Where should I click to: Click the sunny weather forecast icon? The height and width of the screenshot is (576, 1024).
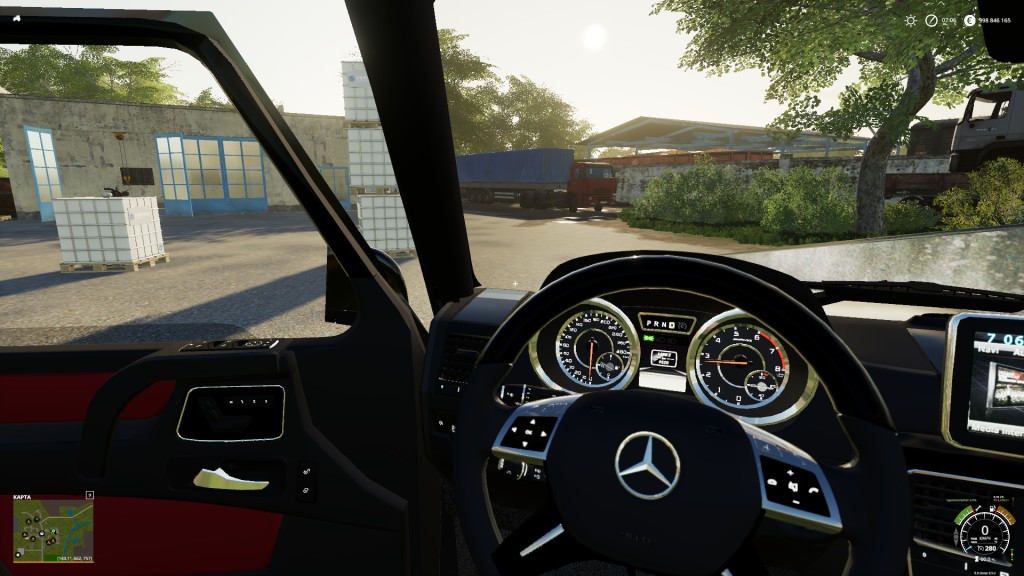pyautogui.click(x=911, y=20)
